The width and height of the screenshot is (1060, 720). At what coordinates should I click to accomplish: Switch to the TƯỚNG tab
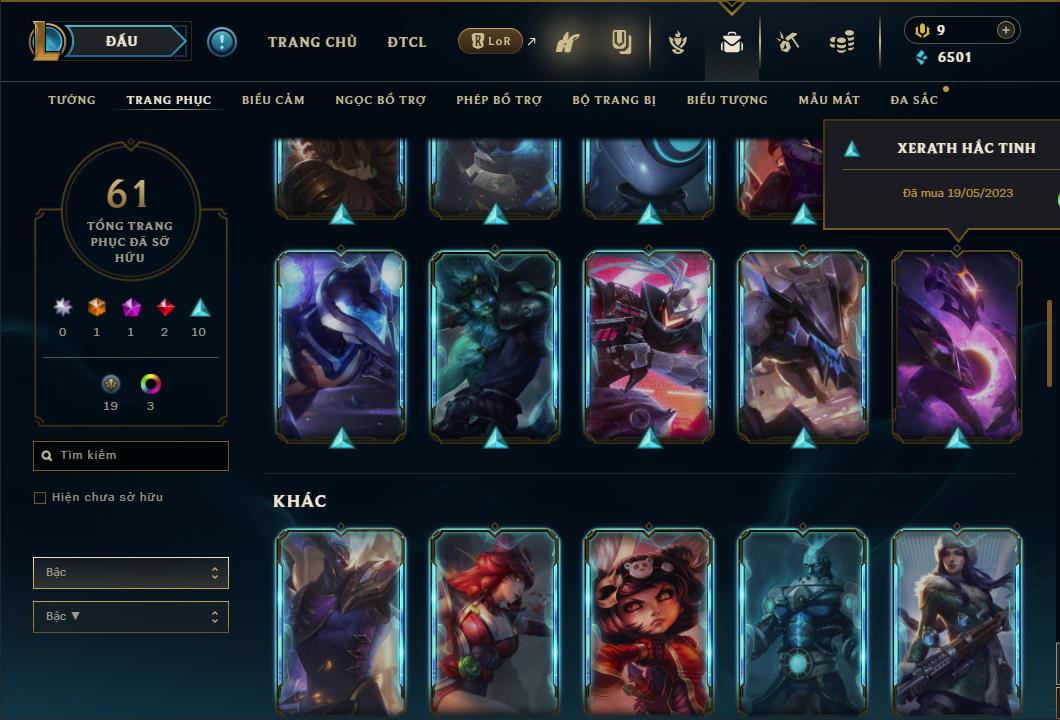coord(72,100)
